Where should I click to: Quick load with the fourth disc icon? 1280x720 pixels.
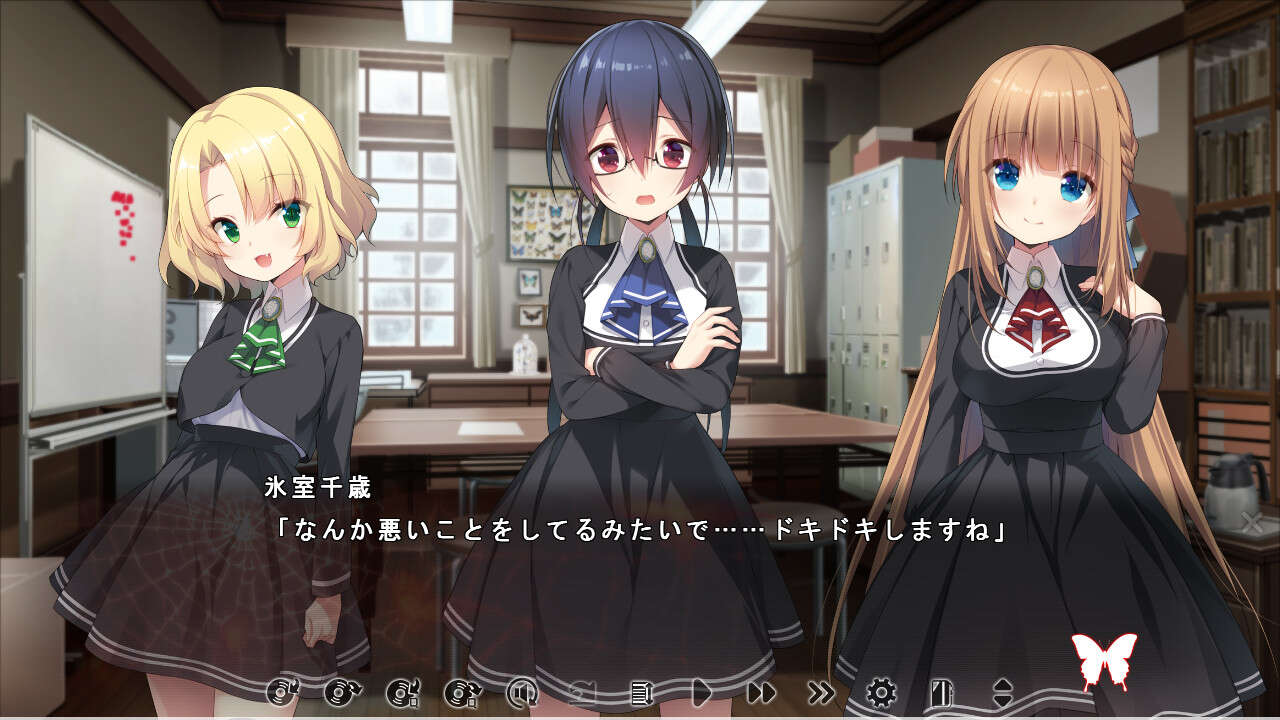(x=461, y=691)
